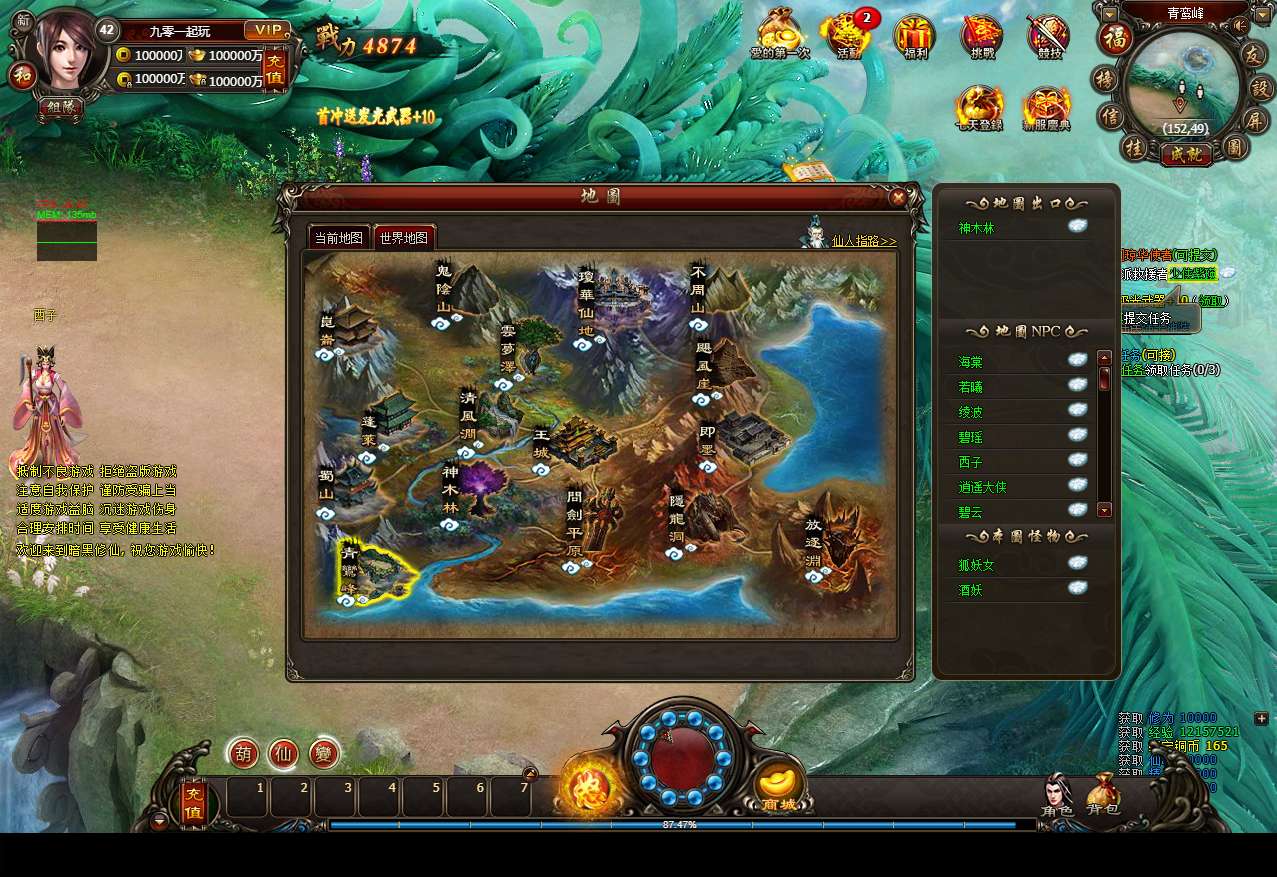Open the 仙人指路 guide link
The width and height of the screenshot is (1277, 877).
pyautogui.click(x=863, y=241)
